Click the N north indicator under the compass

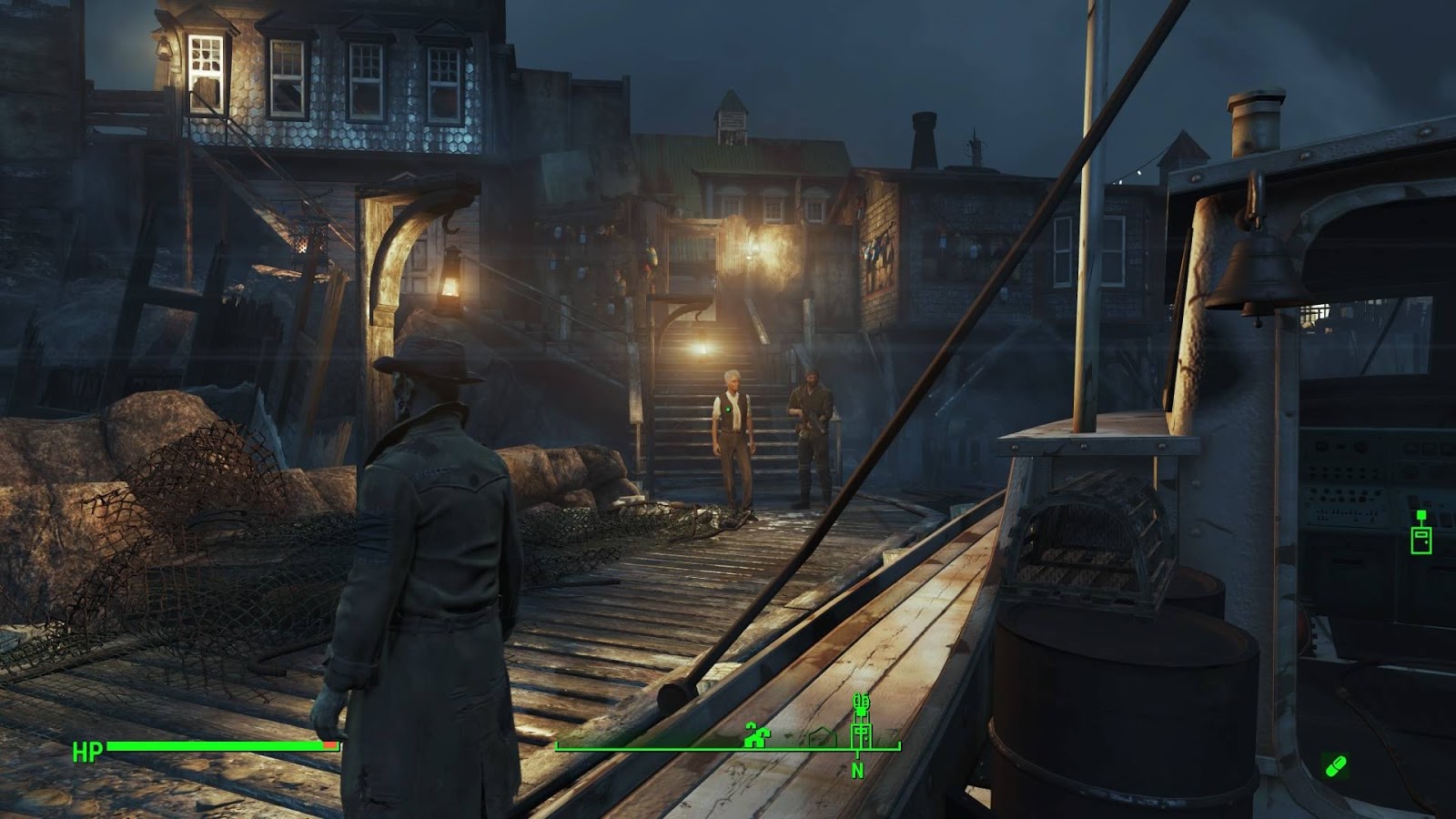pos(857,771)
